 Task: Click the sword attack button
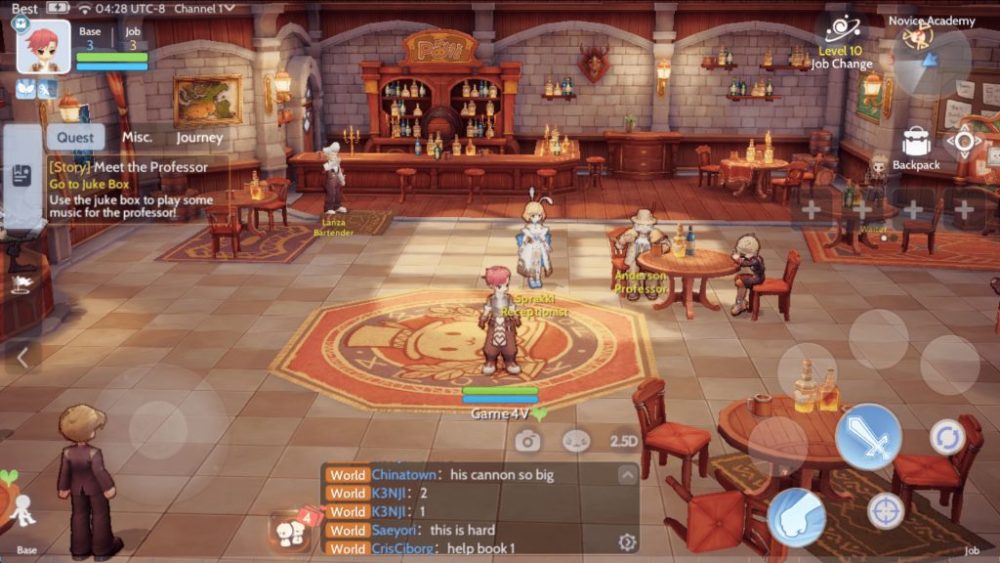(868, 436)
